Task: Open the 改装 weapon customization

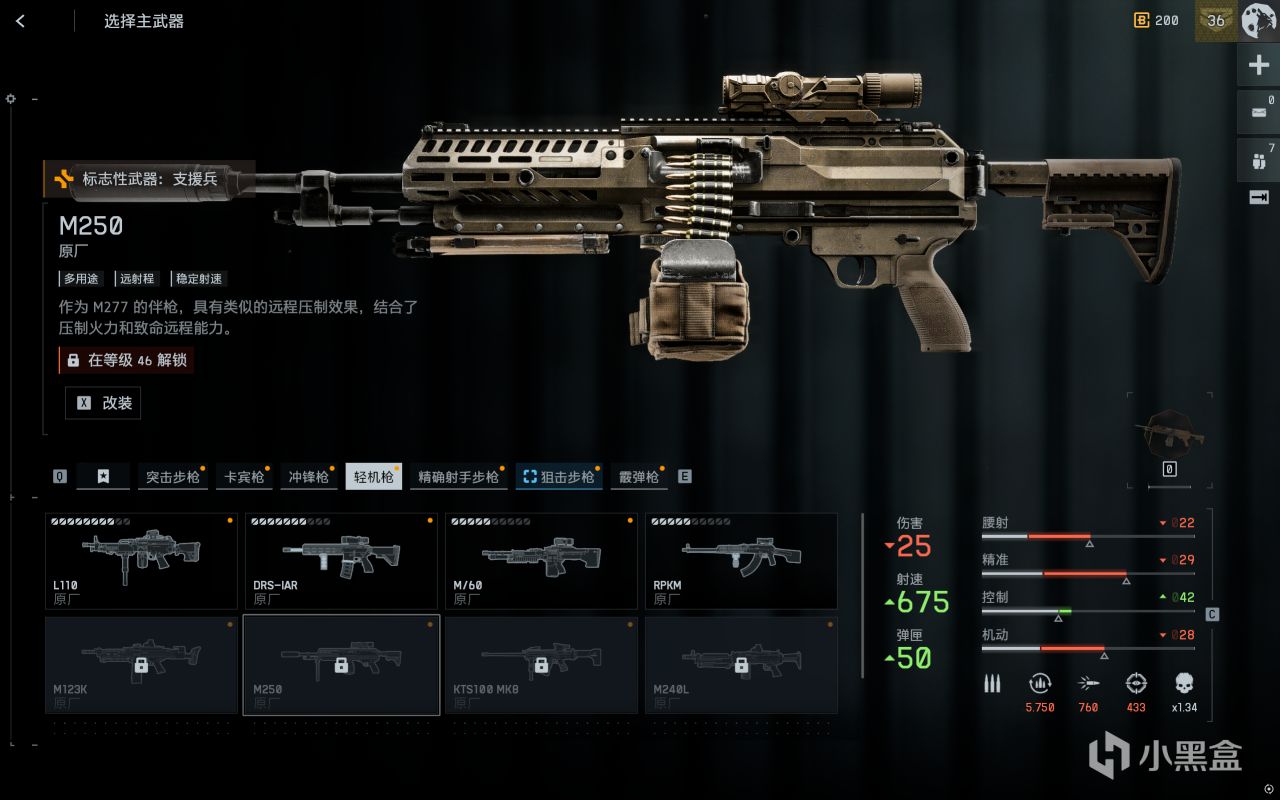Action: pos(103,403)
